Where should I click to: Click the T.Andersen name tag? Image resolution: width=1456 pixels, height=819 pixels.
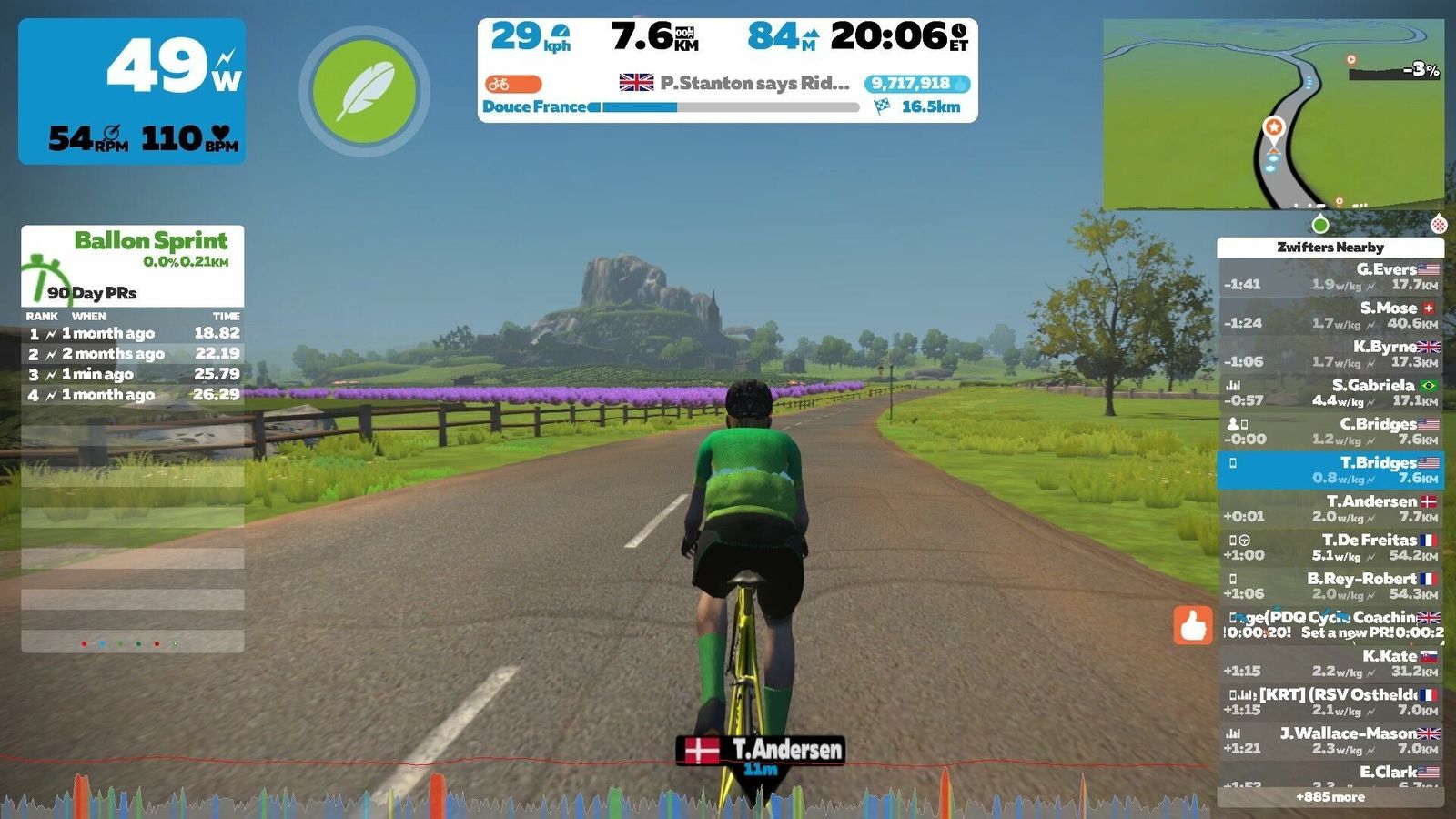click(x=761, y=750)
